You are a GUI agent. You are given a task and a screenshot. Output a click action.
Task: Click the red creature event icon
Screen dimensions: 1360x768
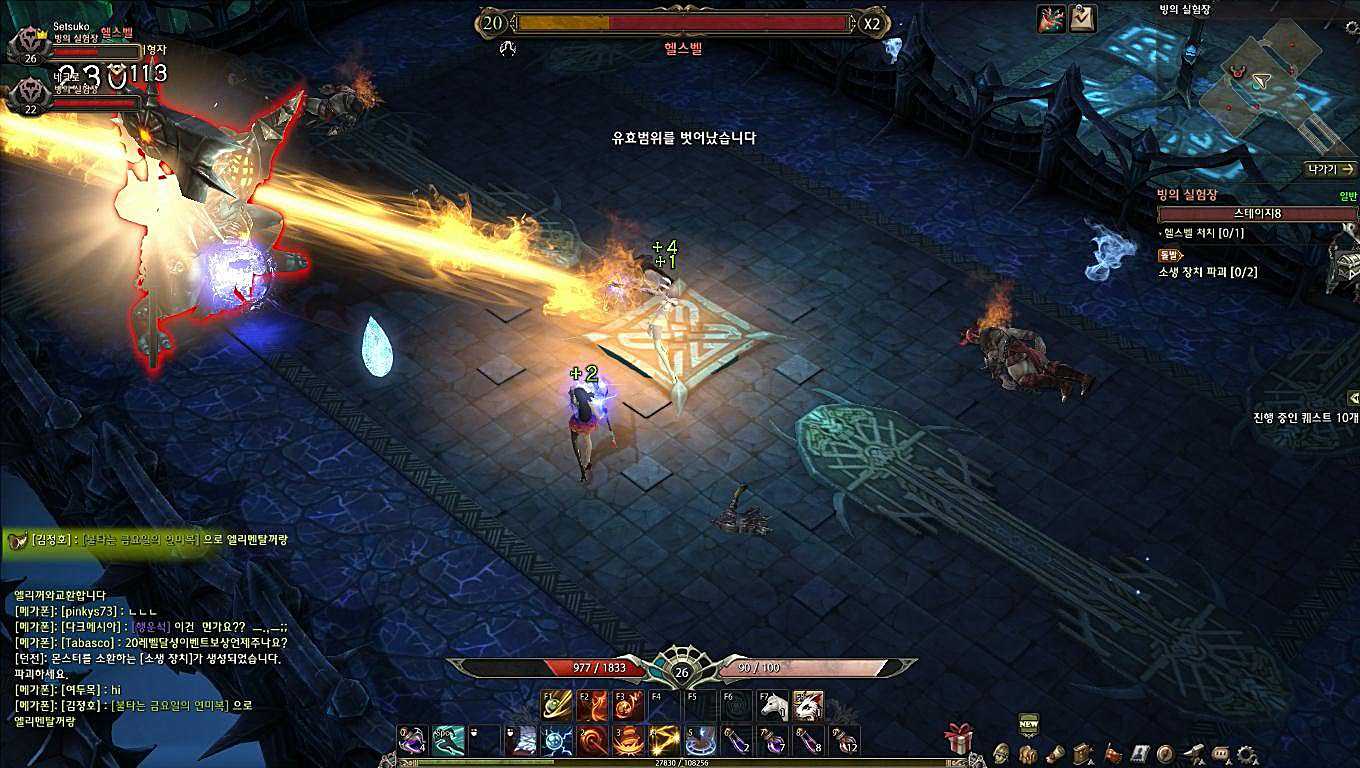1051,19
